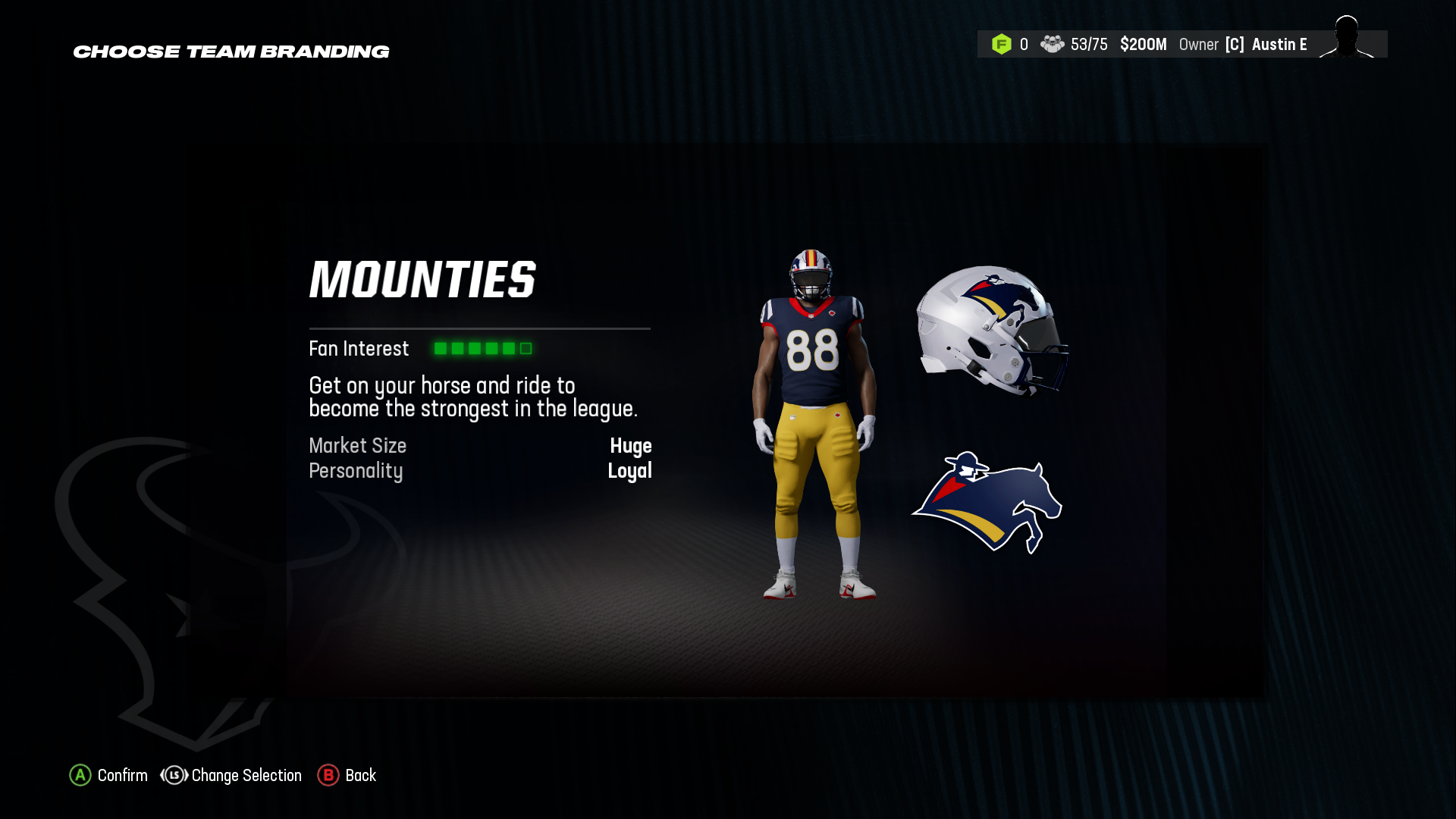The height and width of the screenshot is (819, 1456).
Task: Click the Confirm A button icon
Action: pos(80,775)
